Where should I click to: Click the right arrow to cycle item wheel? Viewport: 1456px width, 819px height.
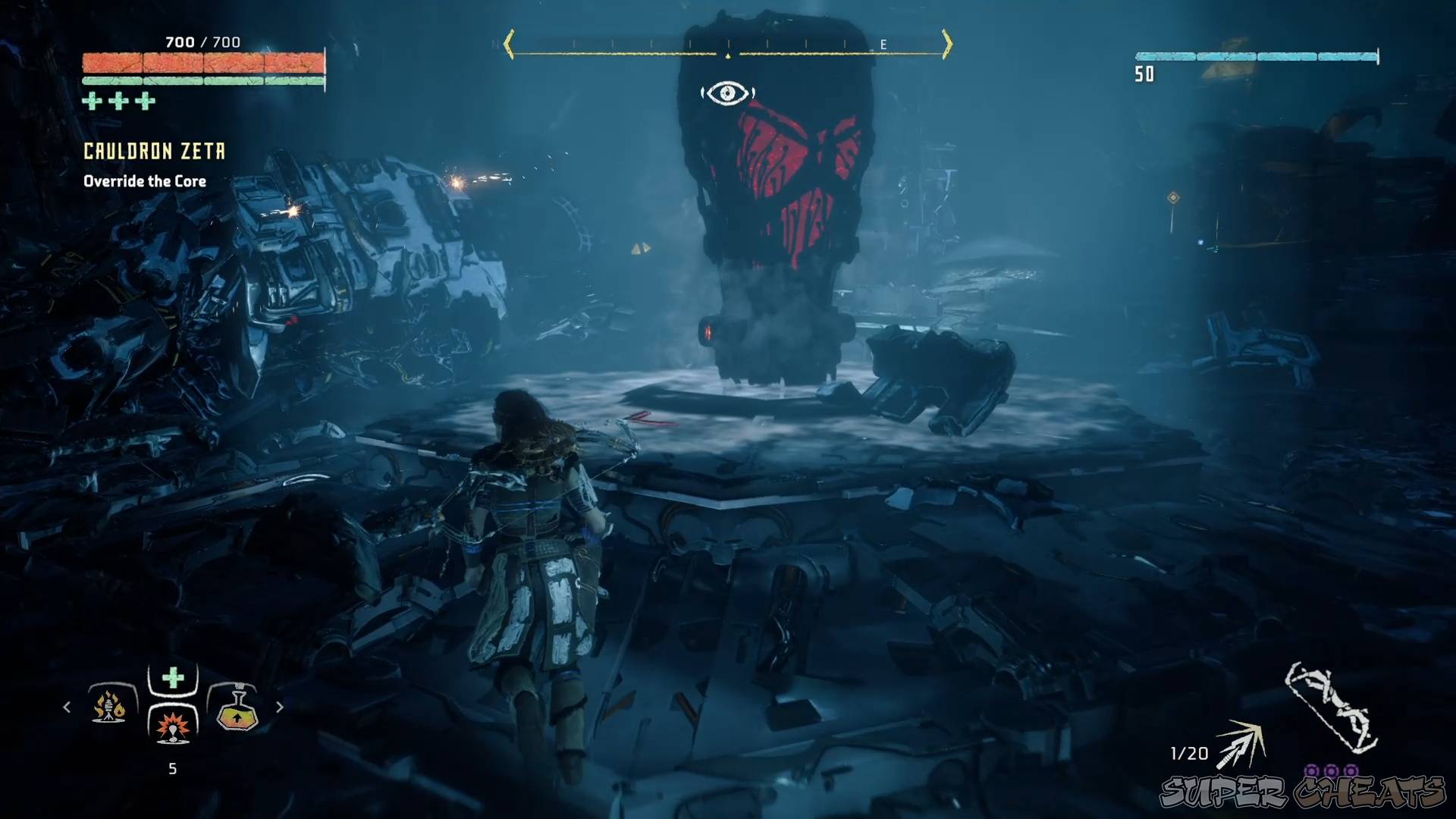pyautogui.click(x=281, y=707)
